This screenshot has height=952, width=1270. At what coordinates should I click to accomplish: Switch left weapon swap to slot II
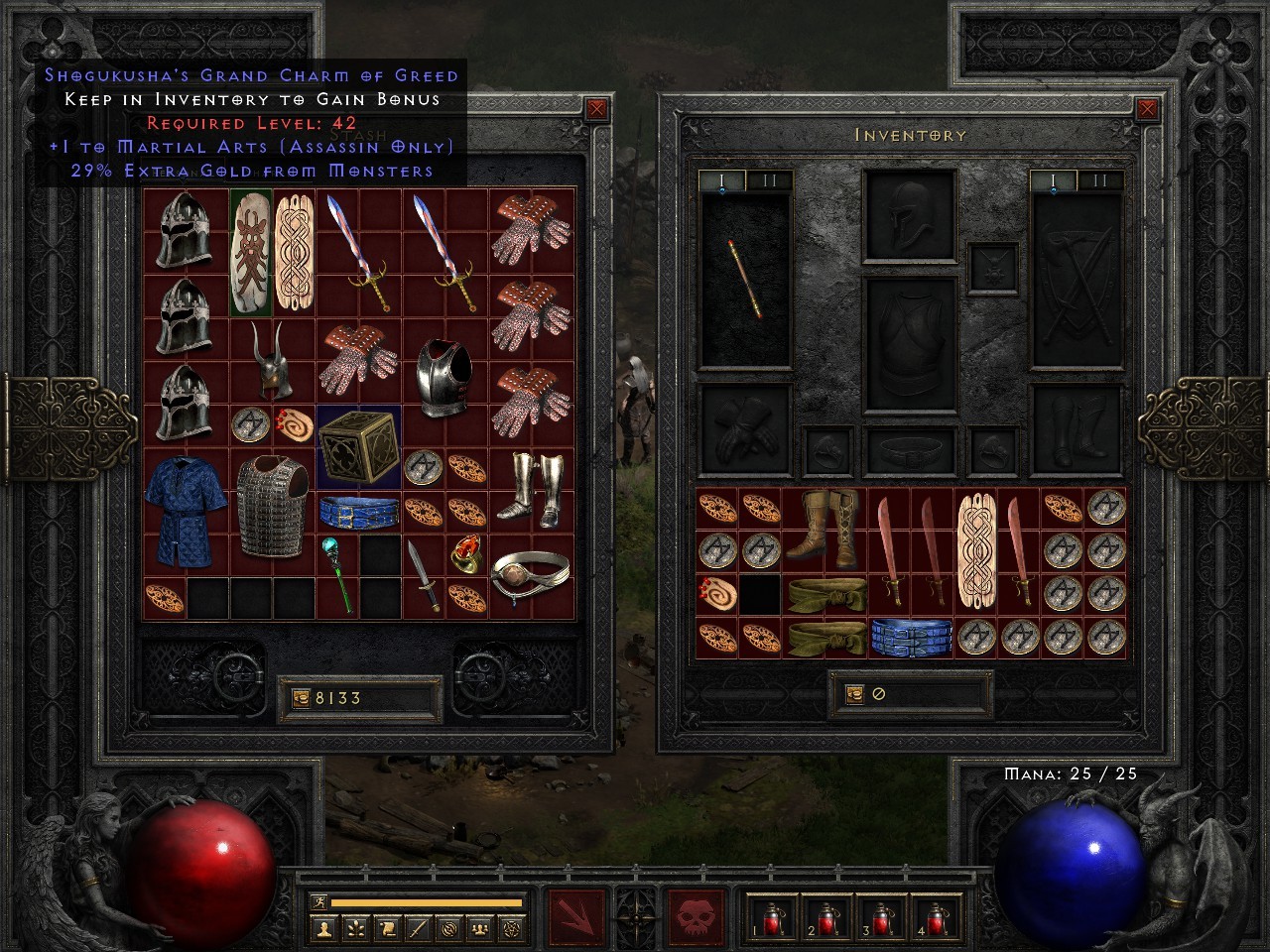point(769,178)
